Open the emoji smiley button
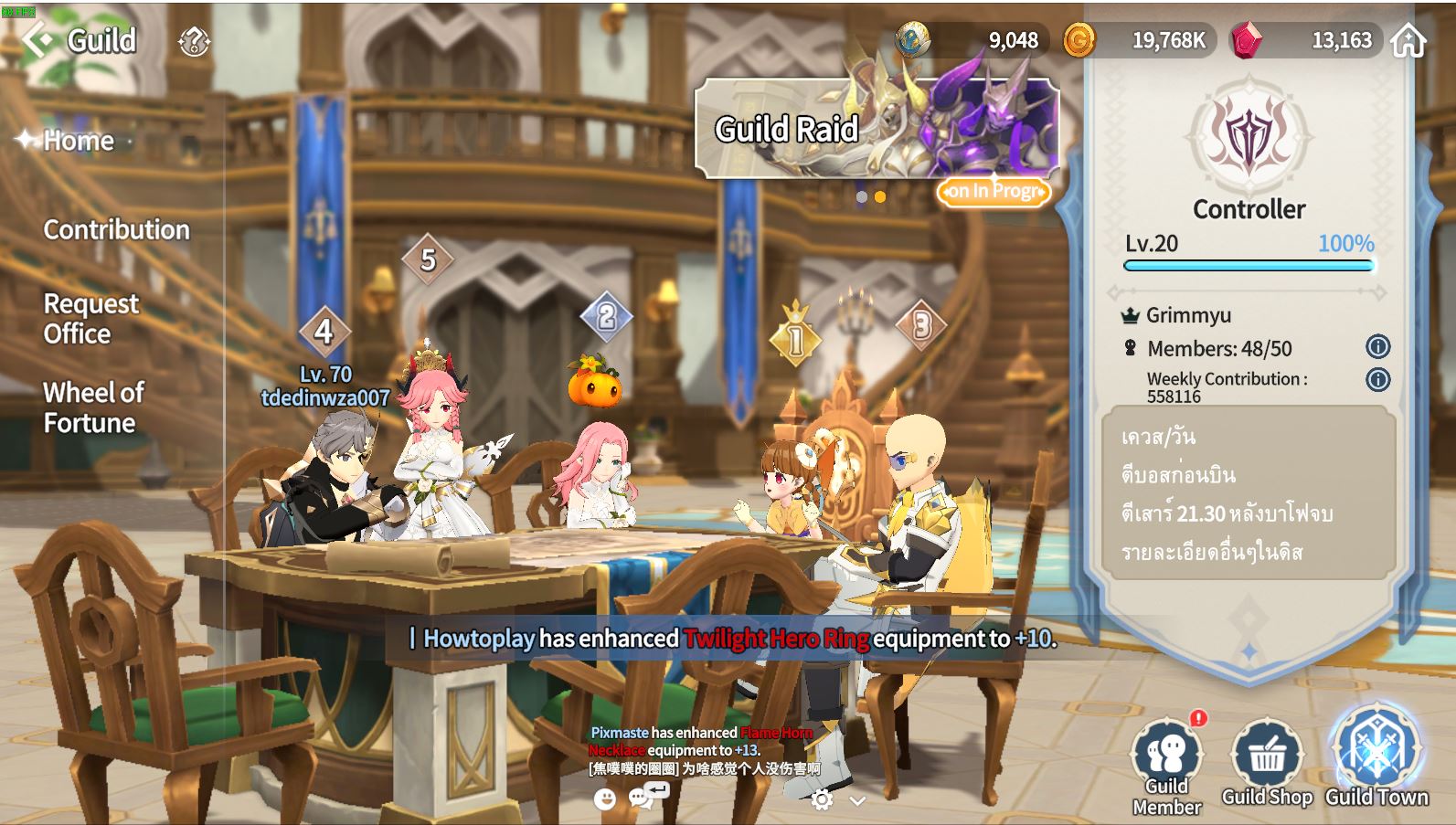 (604, 799)
